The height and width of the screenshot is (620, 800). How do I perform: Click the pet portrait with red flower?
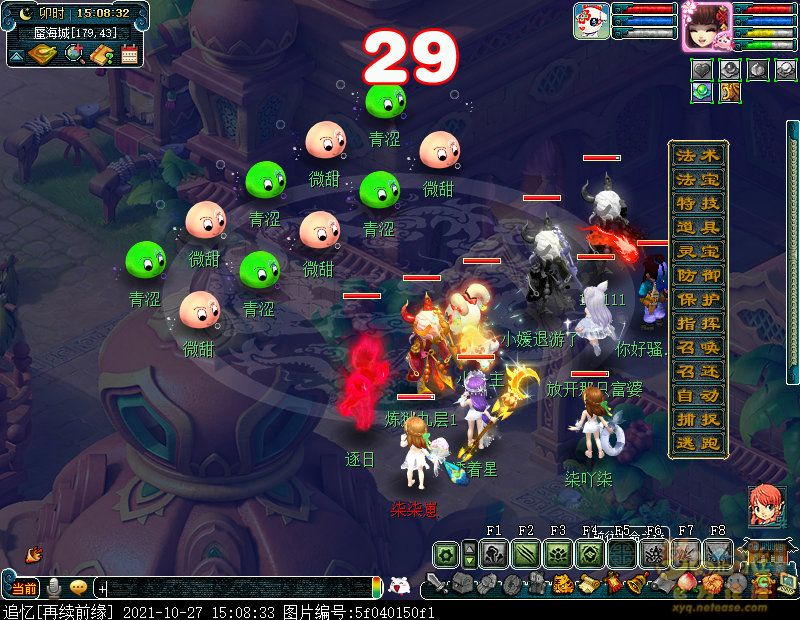(x=591, y=21)
